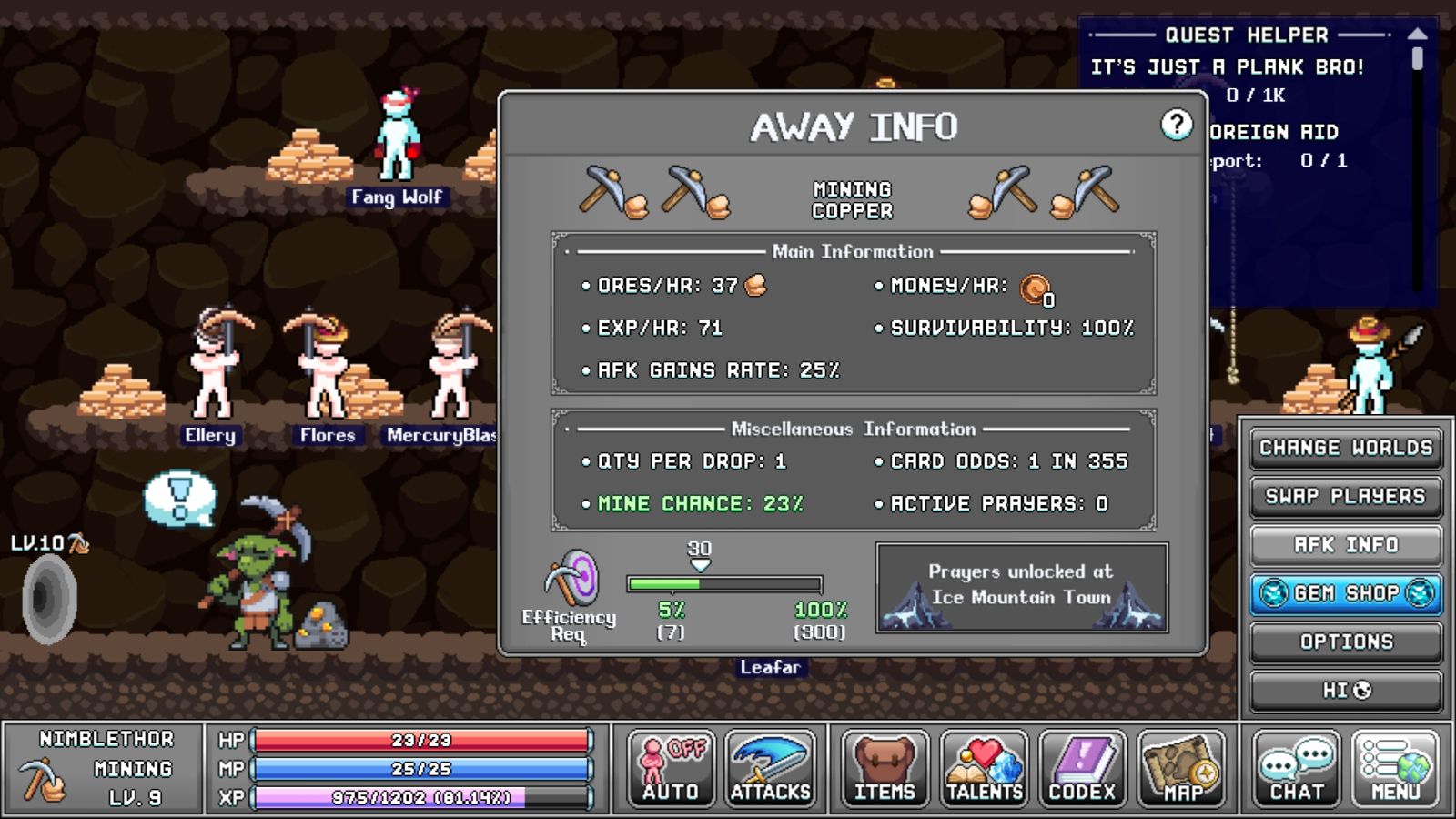
Task: Select the Swap Players button
Action: (1346, 497)
